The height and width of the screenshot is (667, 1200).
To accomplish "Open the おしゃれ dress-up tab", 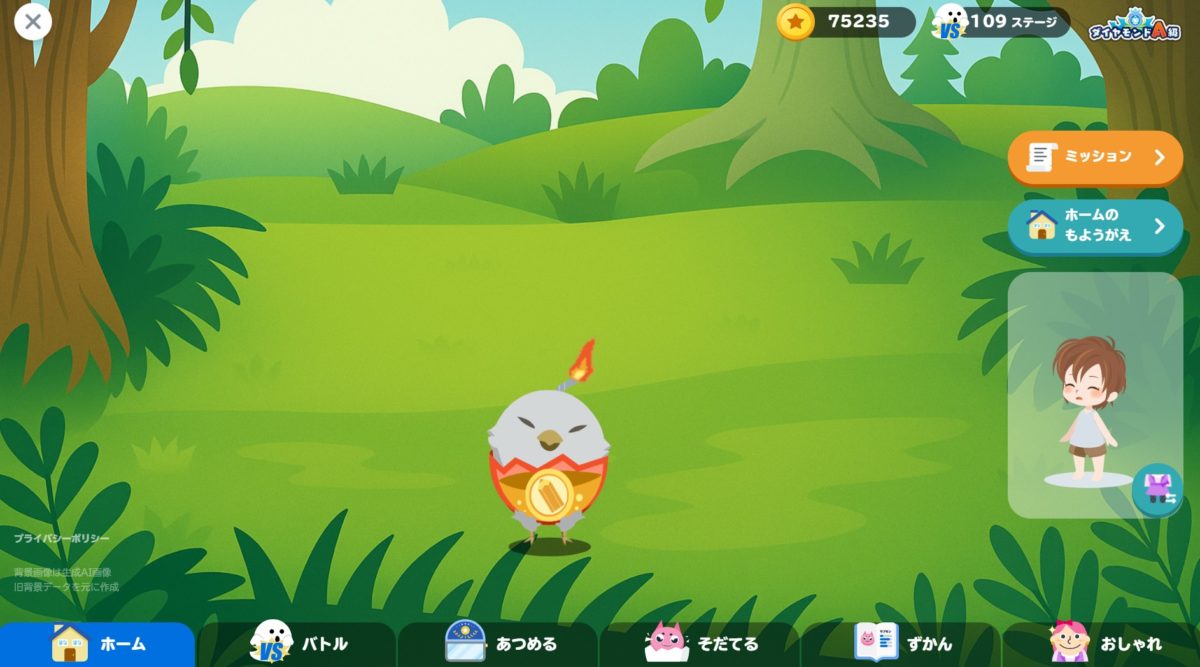I will tap(1102, 643).
